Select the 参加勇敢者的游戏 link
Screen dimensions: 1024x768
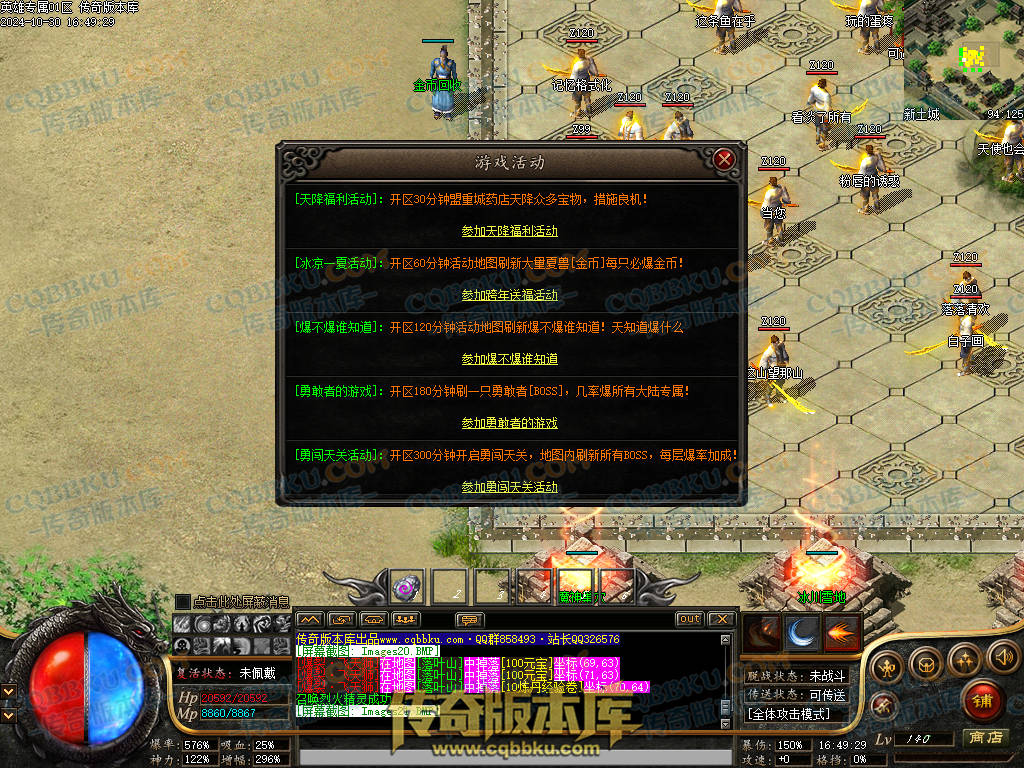pyautogui.click(x=509, y=423)
